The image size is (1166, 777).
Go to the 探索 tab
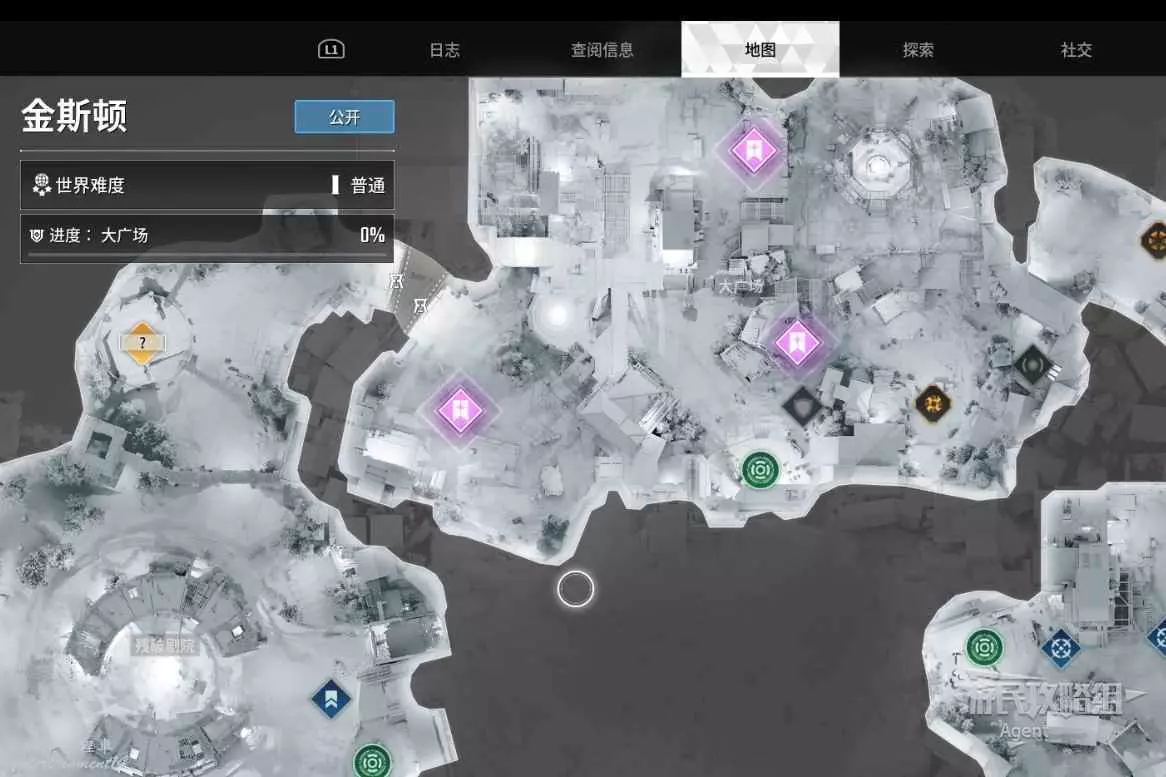point(918,50)
